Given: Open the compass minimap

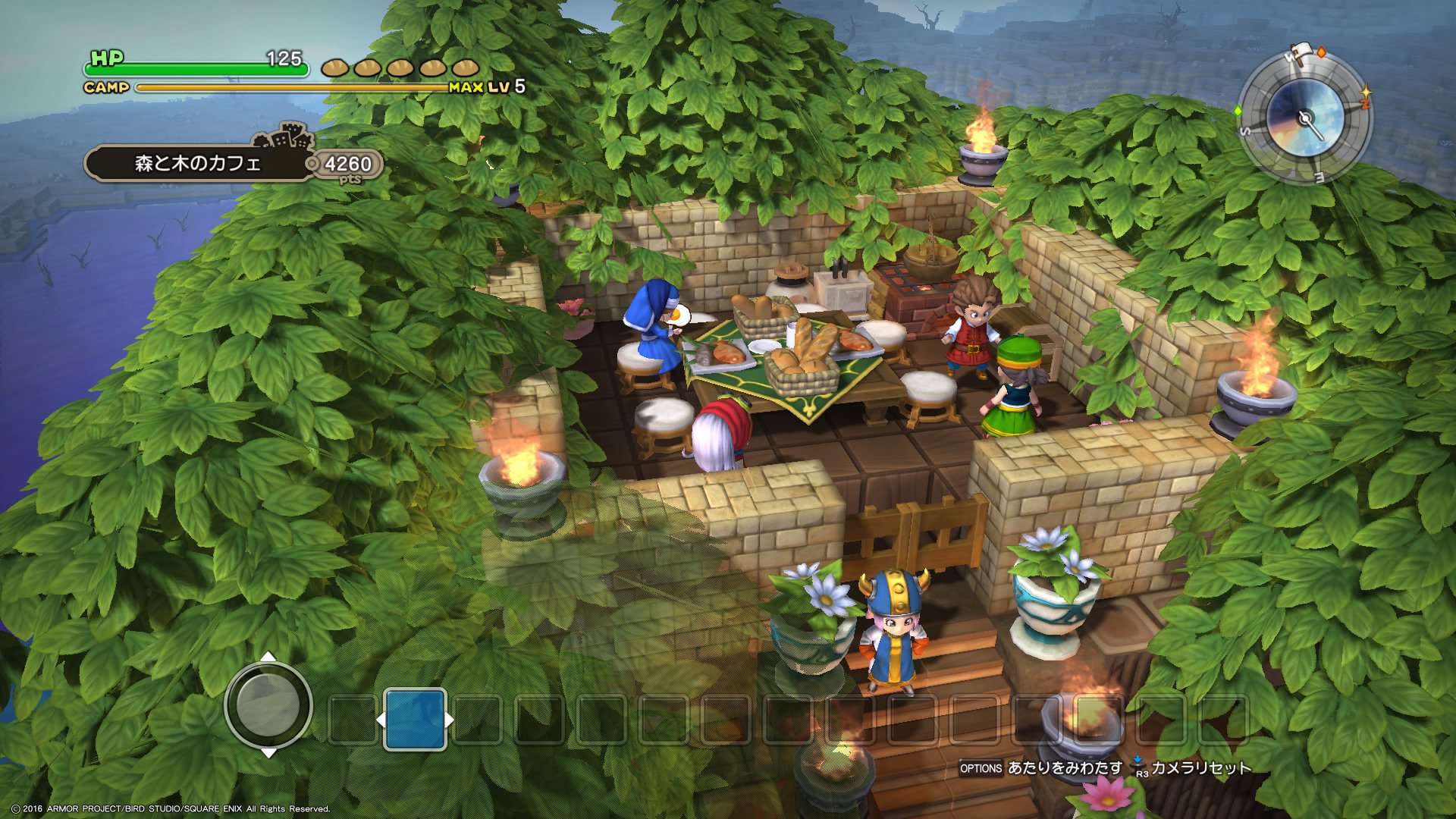Looking at the screenshot, I should point(1305,118).
